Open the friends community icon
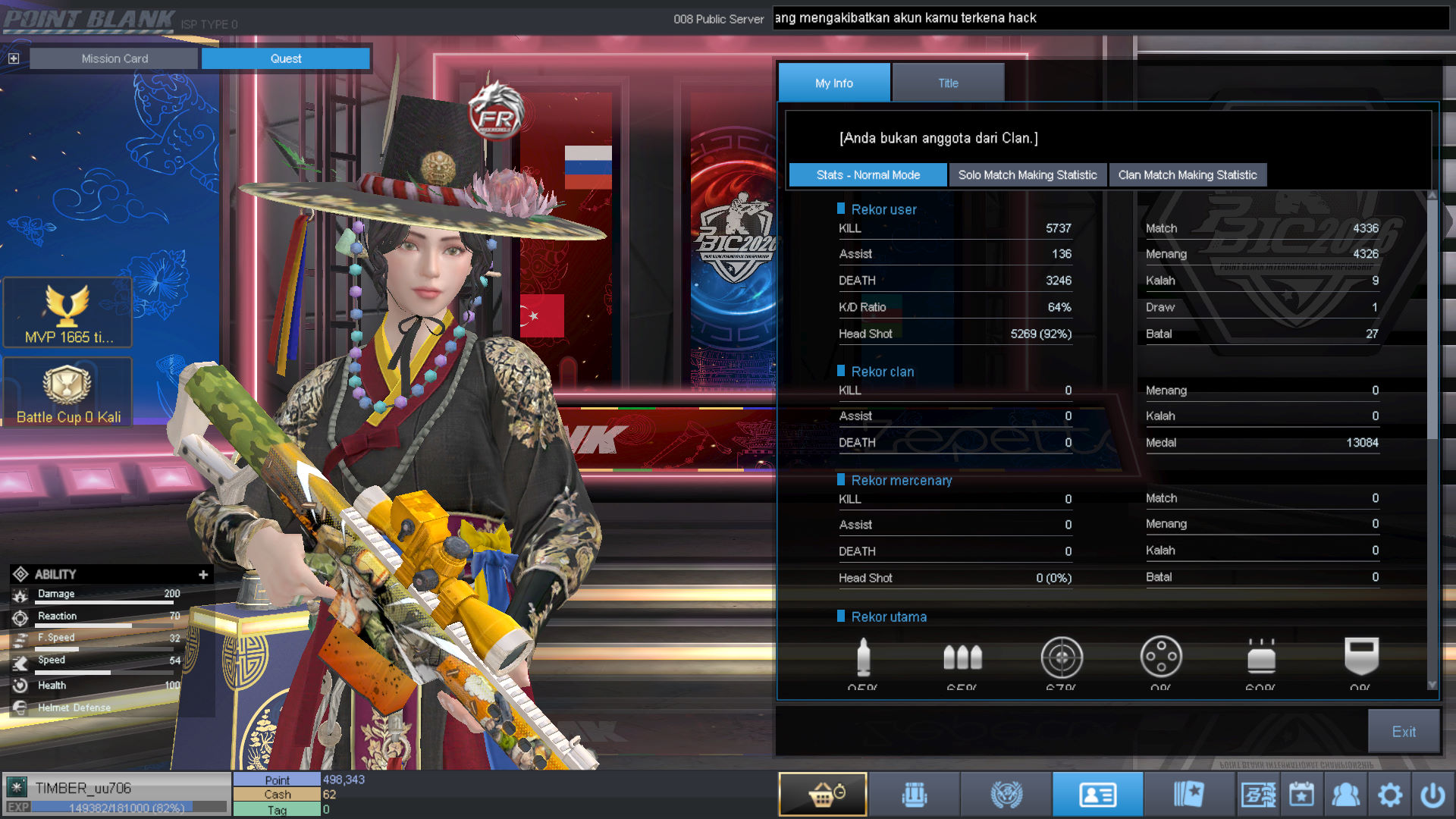The image size is (1456, 819). [1345, 795]
